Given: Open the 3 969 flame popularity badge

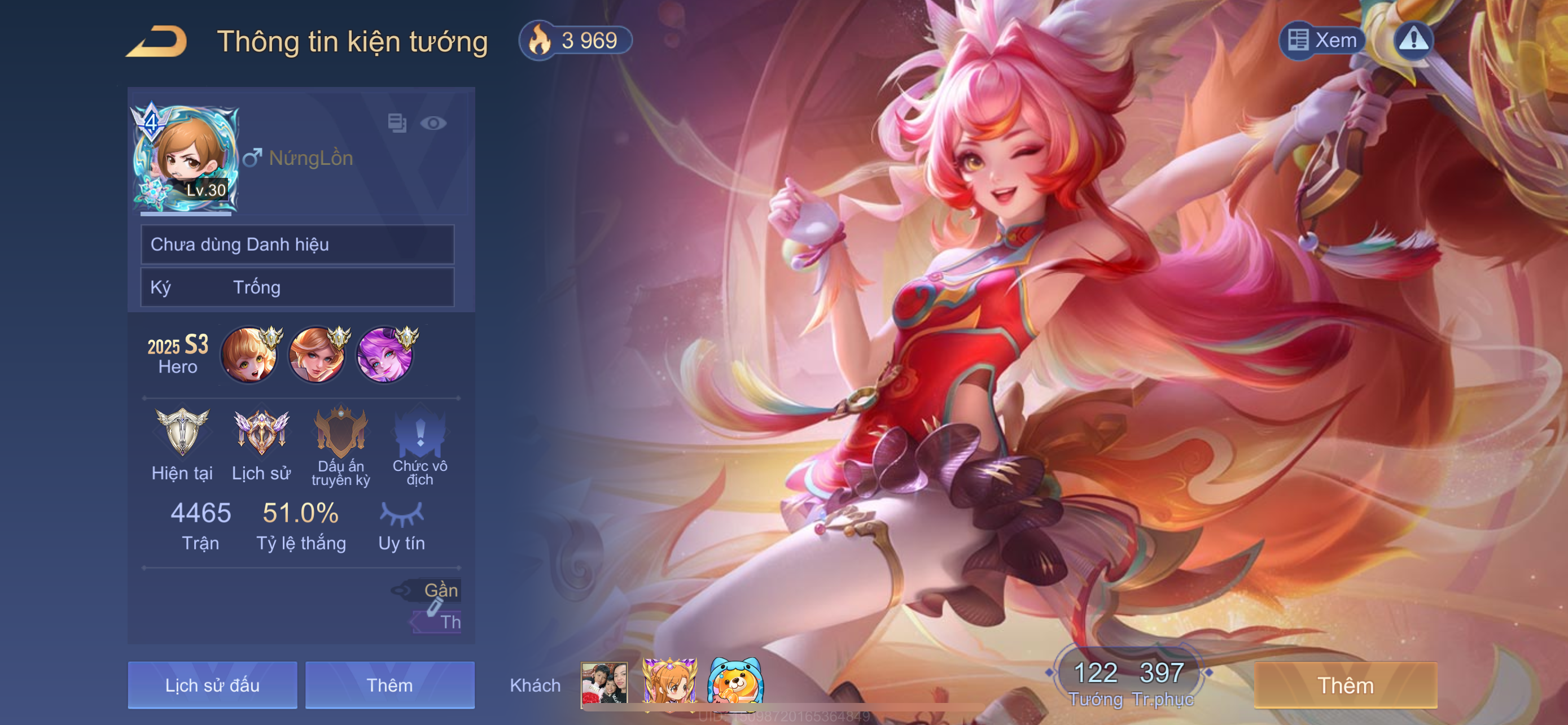Looking at the screenshot, I should [x=575, y=41].
